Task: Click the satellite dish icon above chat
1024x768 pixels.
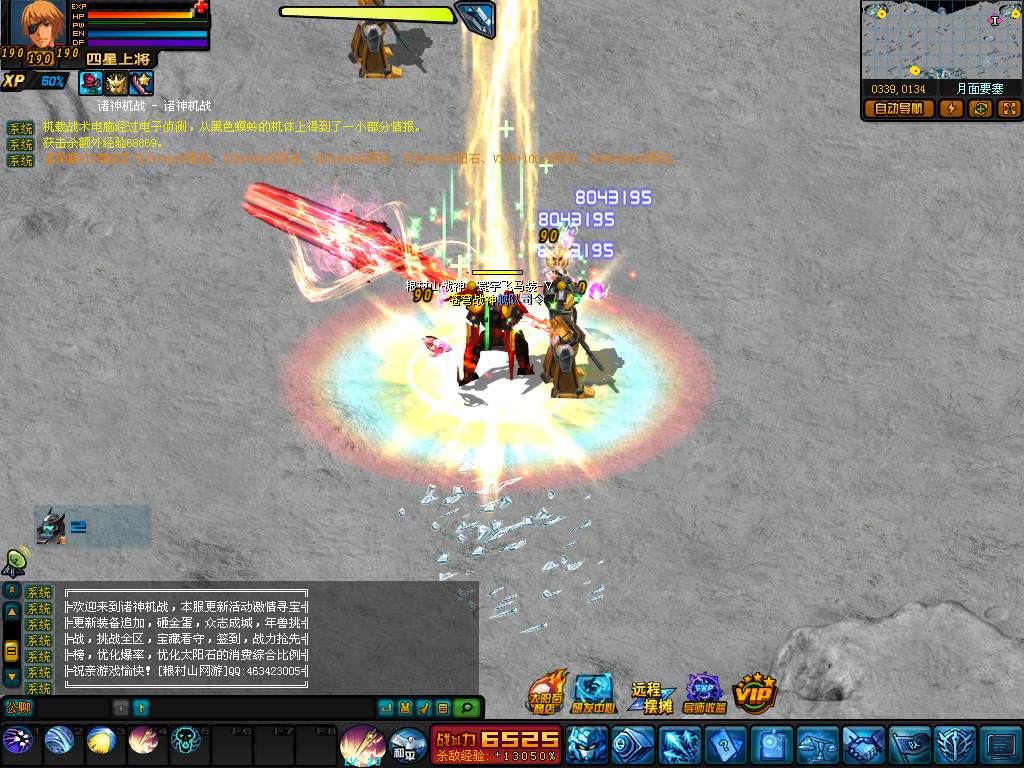Action: point(15,562)
